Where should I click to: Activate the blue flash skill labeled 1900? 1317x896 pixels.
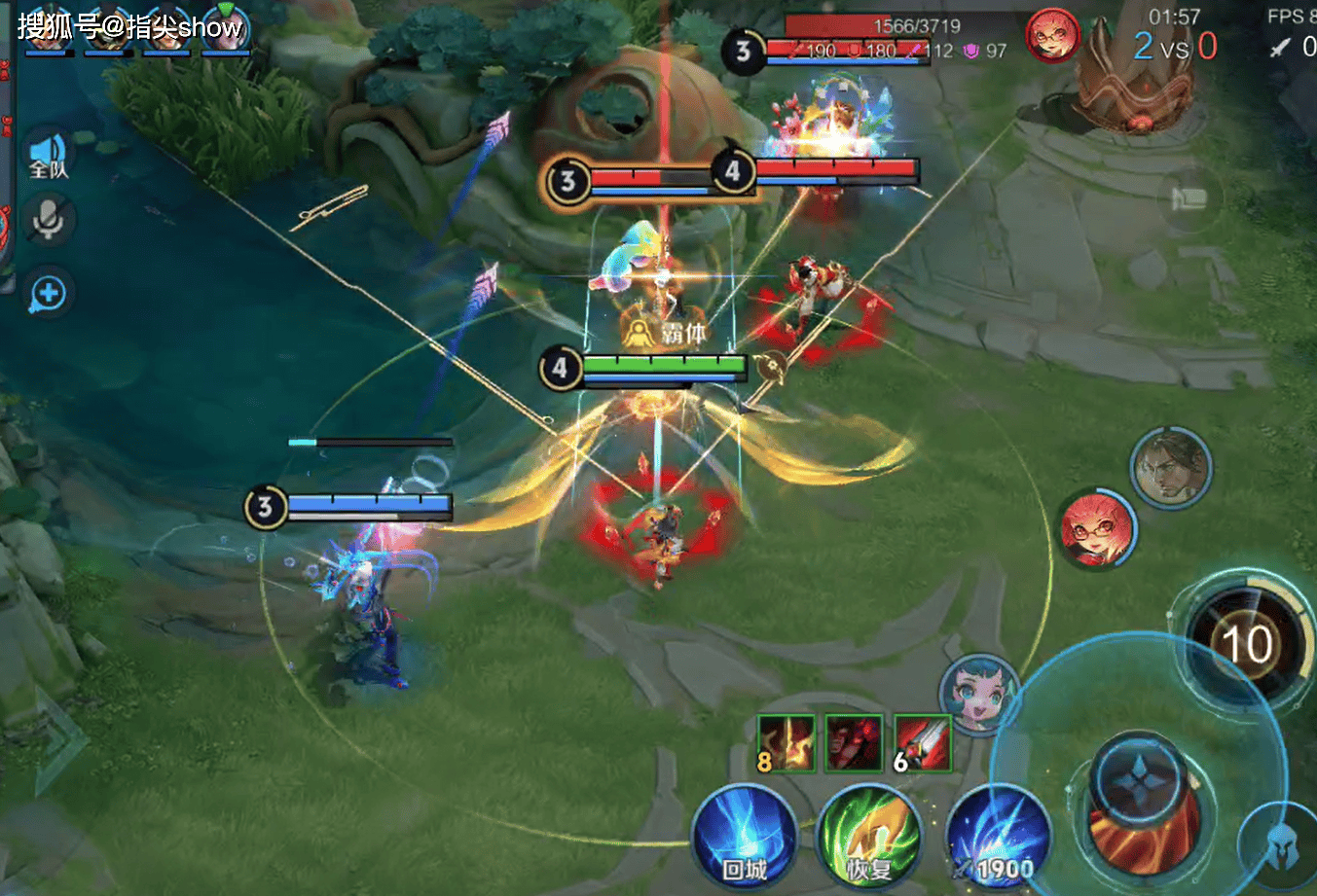(x=998, y=839)
